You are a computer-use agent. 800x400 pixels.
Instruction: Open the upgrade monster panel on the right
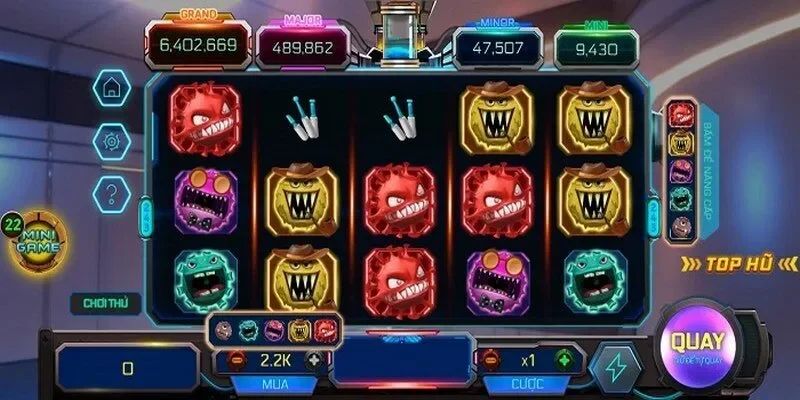(x=681, y=170)
